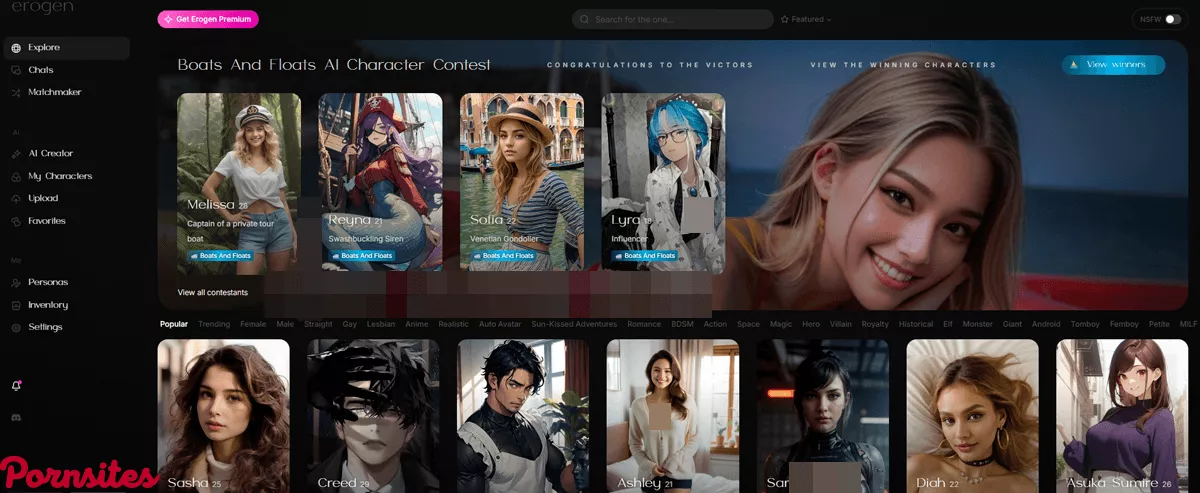Open the Matchmaker section
The height and width of the screenshot is (493, 1200).
[x=54, y=92]
